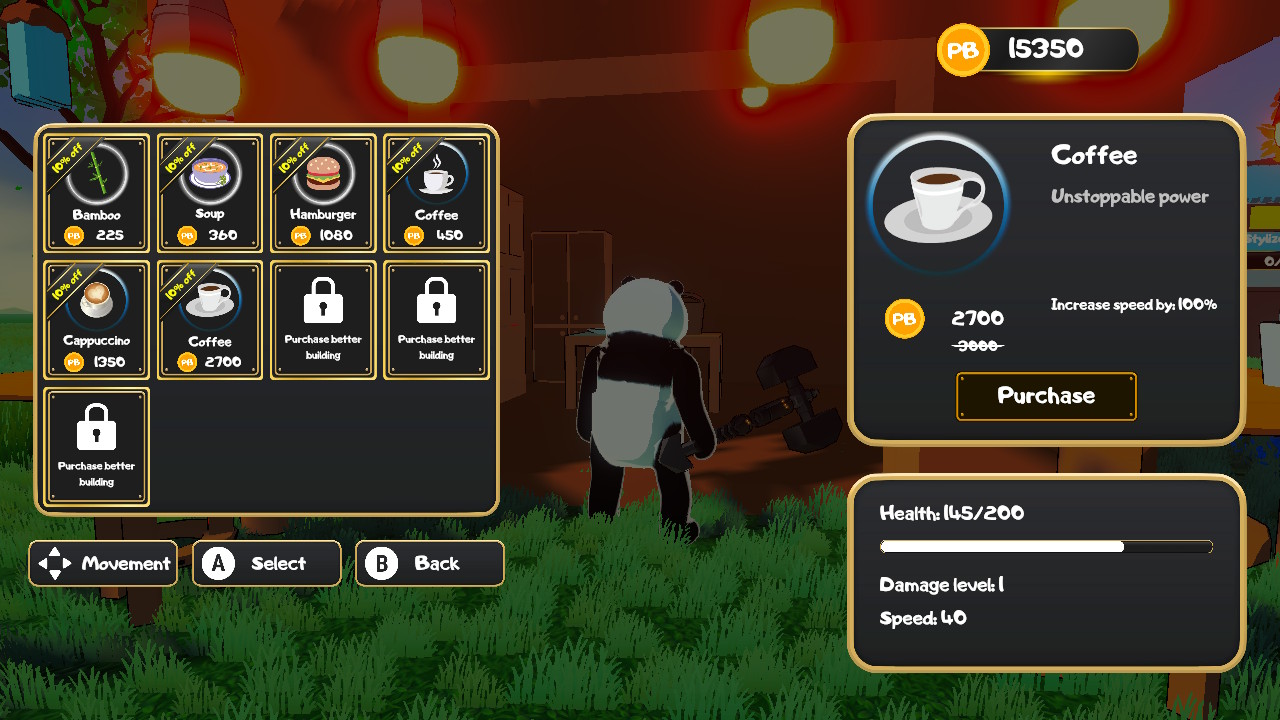
Task: Select the Coffee item priced 2700
Action: [209, 320]
